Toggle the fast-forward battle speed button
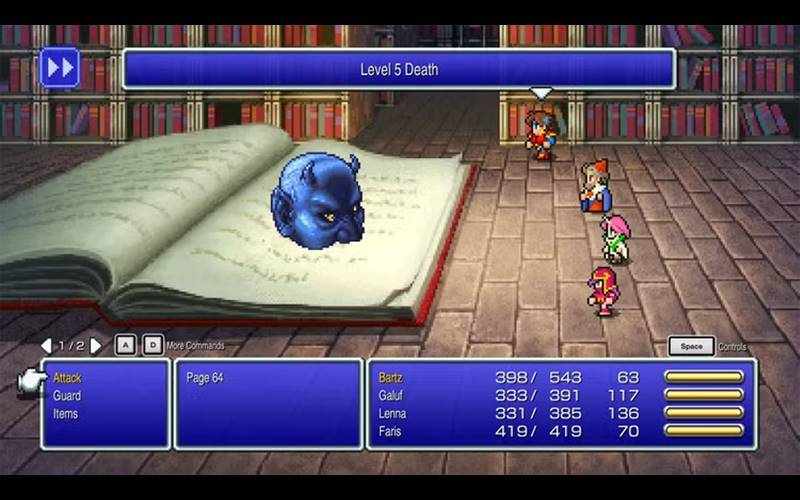Viewport: 800px width, 500px height. click(x=59, y=68)
